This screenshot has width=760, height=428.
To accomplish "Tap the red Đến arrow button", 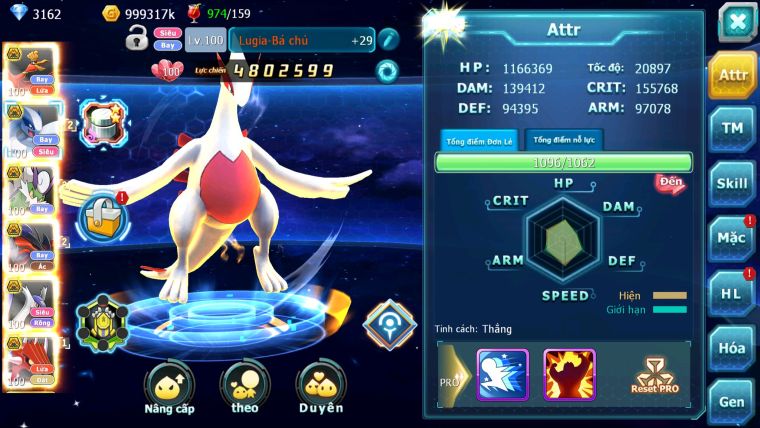I will click(670, 183).
